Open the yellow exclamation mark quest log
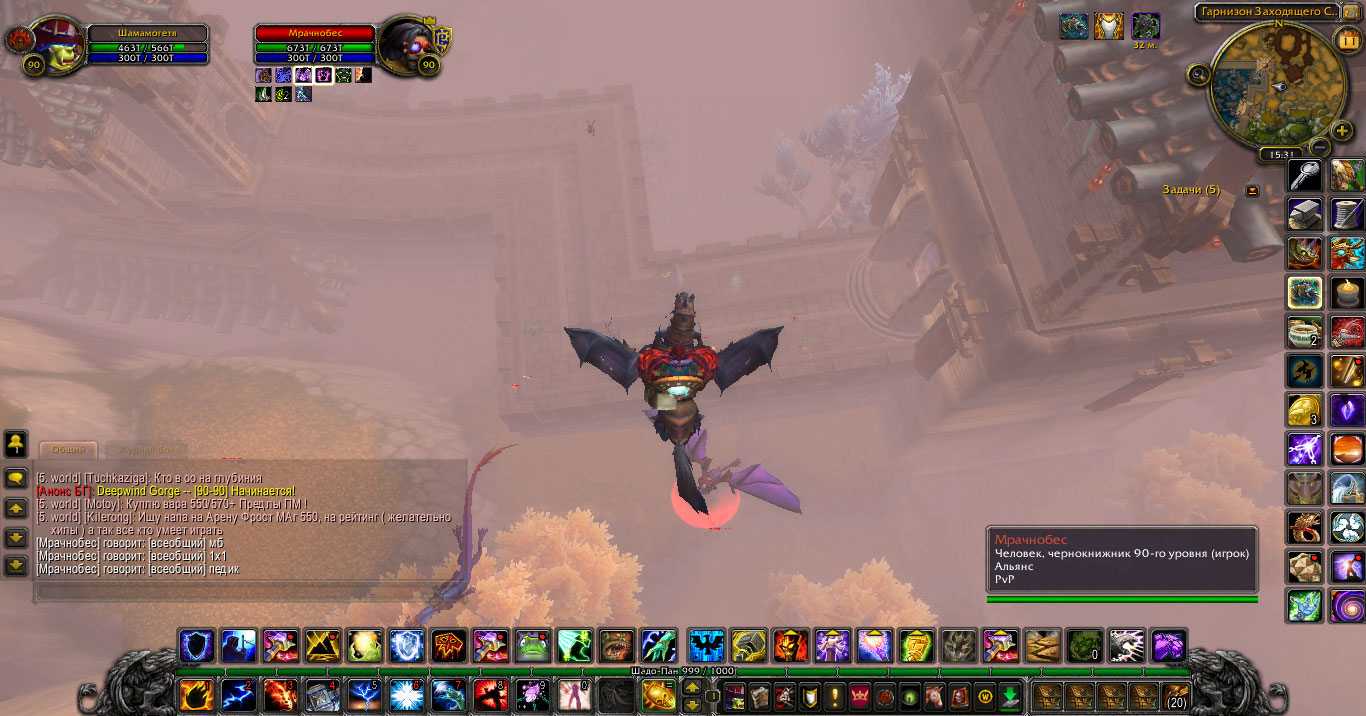Image resolution: width=1366 pixels, height=716 pixels. [x=835, y=695]
